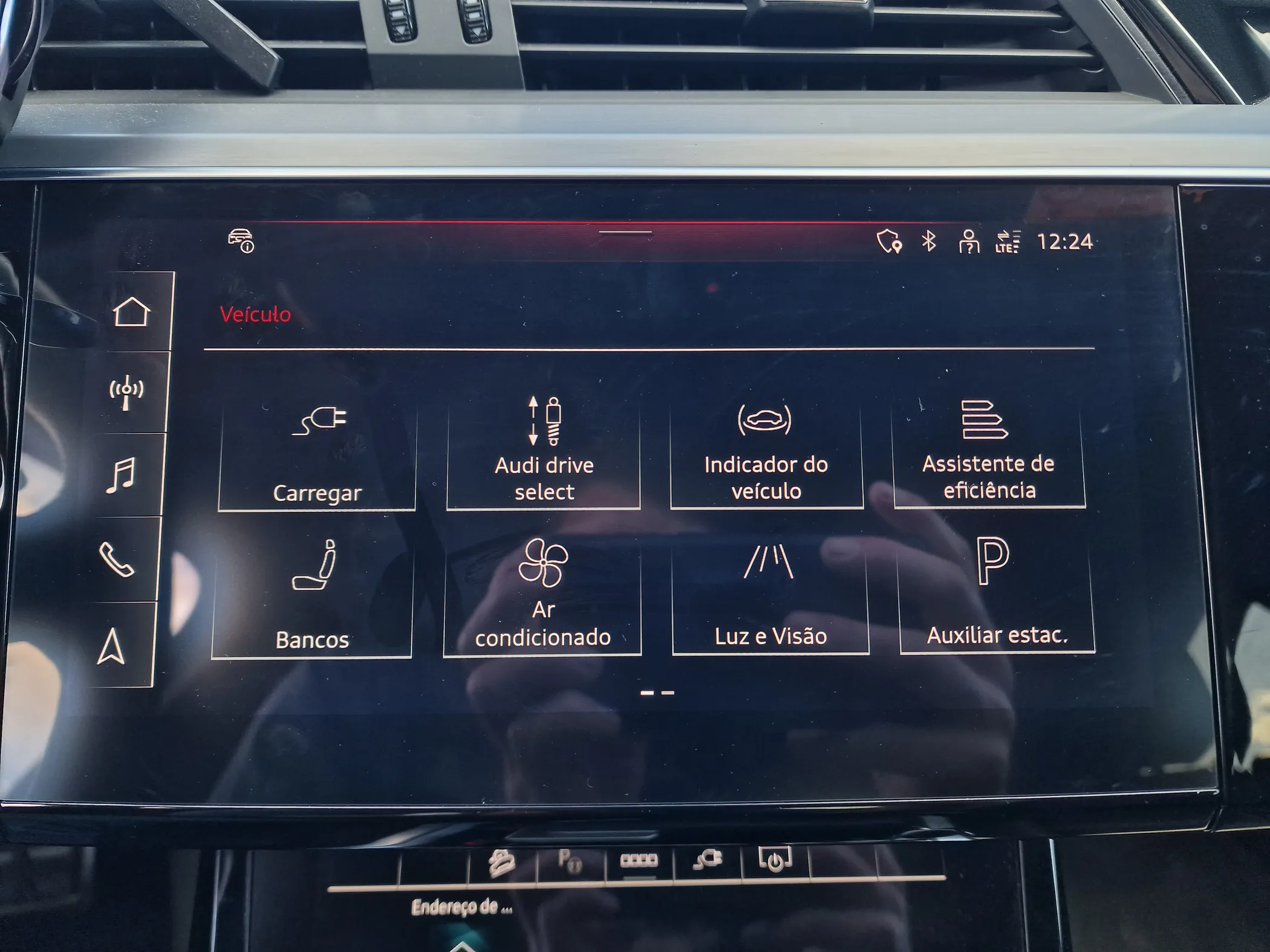Viewport: 1270px width, 952px height.
Task: Select Ar condicionado tile
Action: tap(542, 595)
